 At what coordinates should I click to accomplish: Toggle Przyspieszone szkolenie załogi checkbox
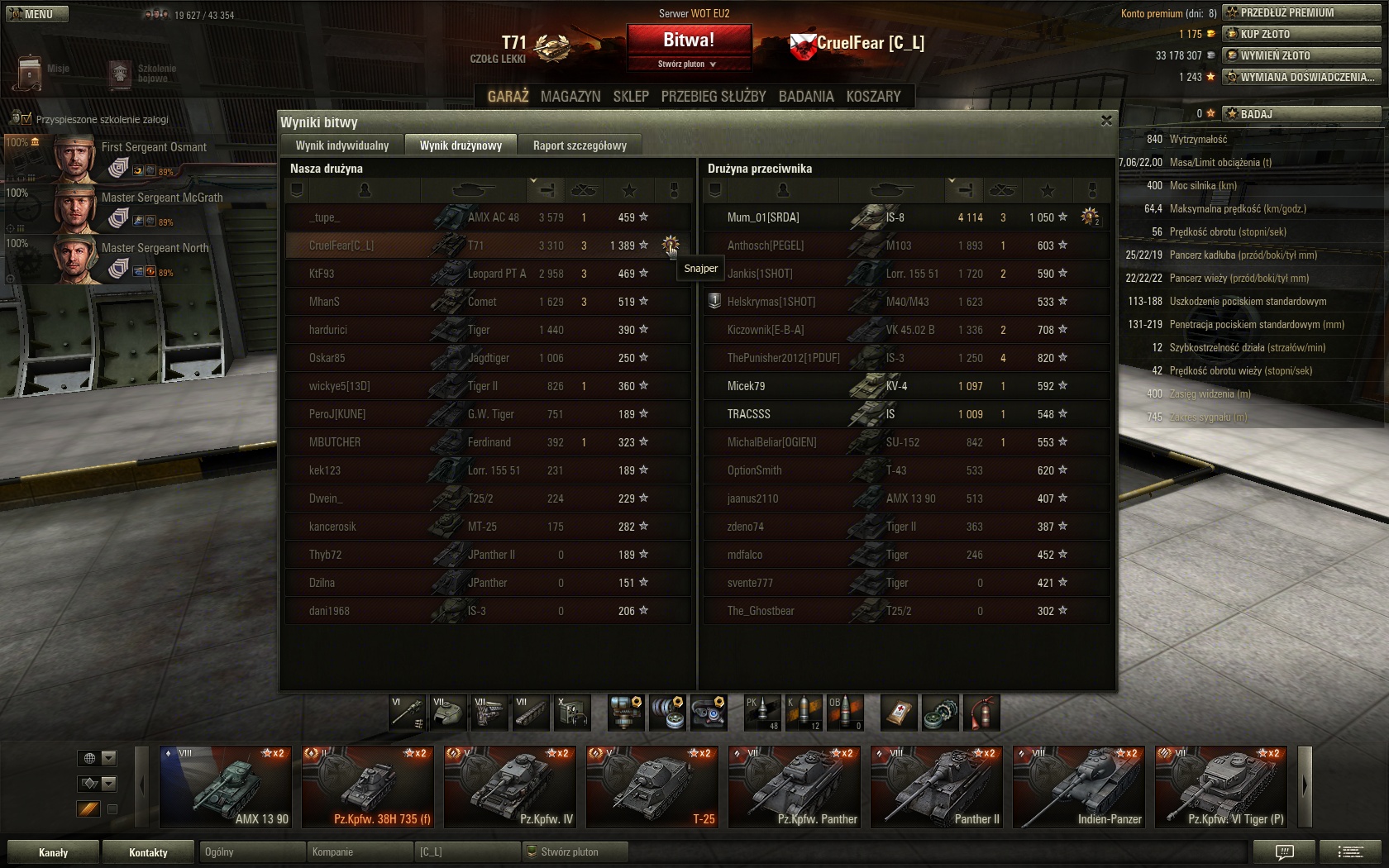pyautogui.click(x=25, y=119)
